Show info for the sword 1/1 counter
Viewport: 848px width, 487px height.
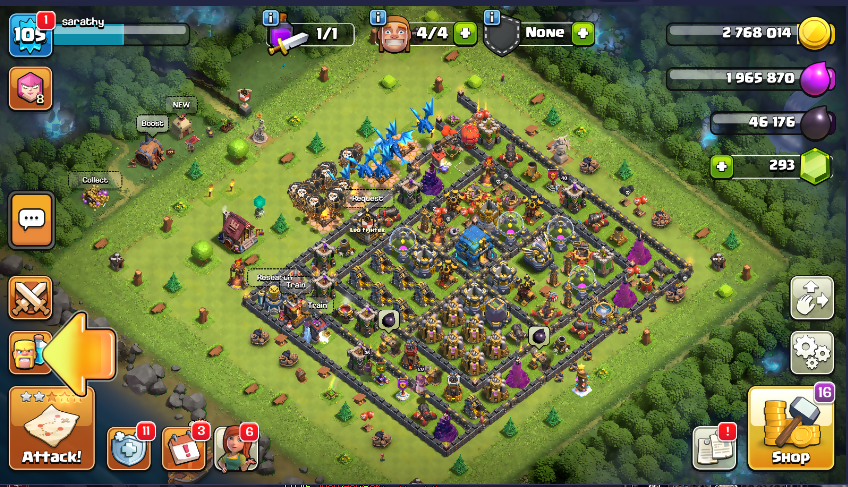(270, 17)
